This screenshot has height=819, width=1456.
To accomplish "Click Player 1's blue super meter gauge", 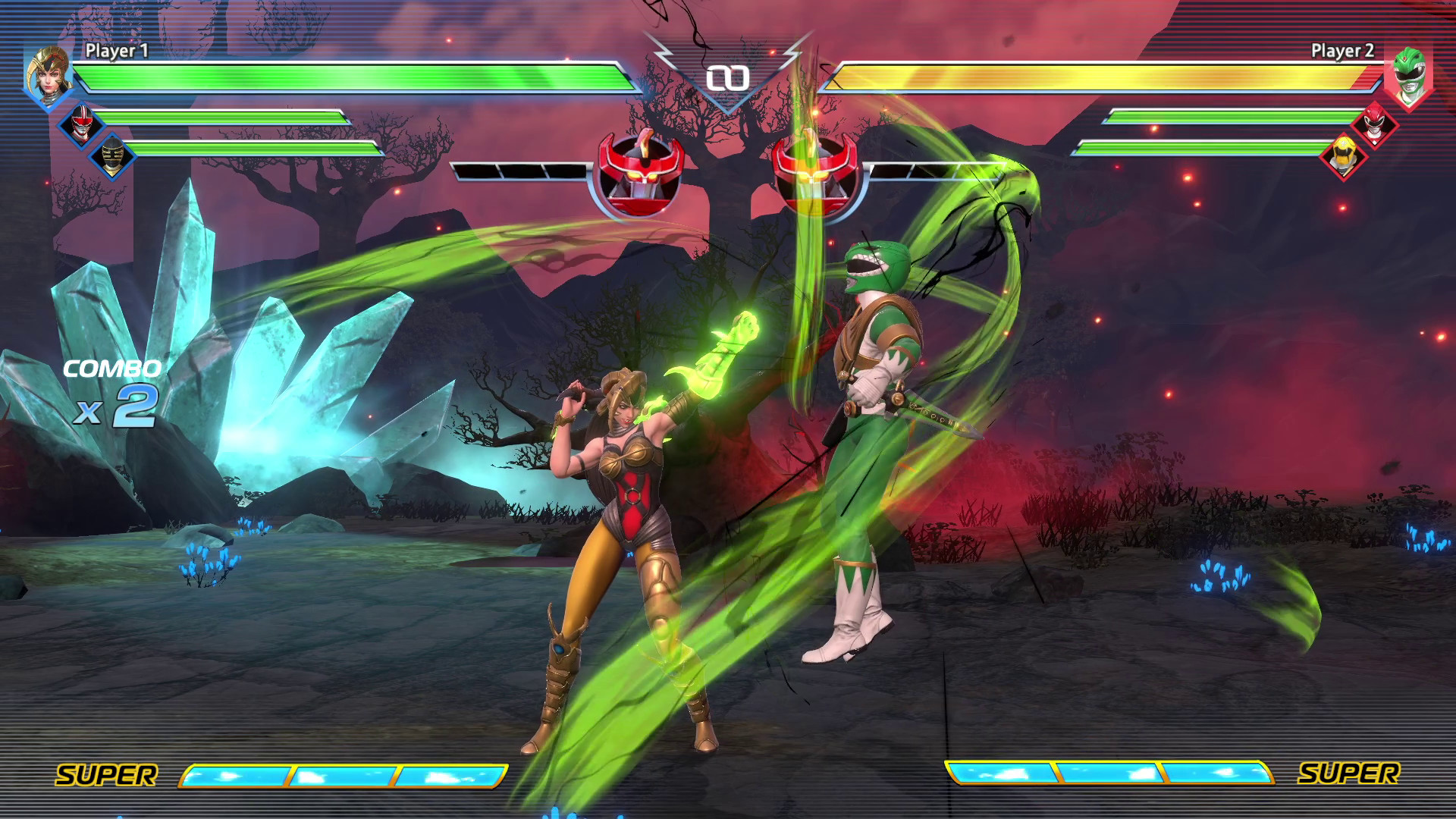I will coord(343,776).
